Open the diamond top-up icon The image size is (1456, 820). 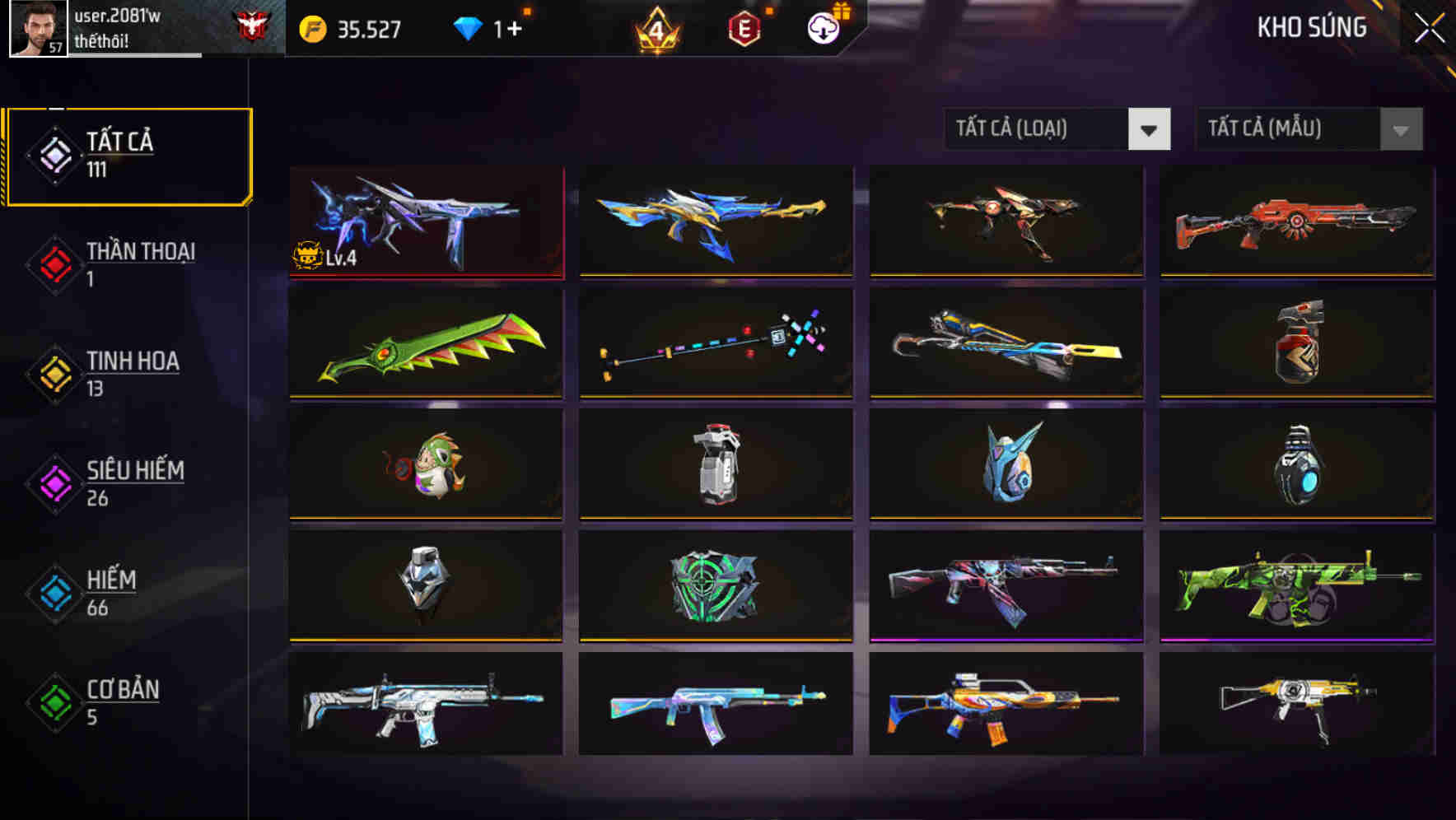pos(468,28)
